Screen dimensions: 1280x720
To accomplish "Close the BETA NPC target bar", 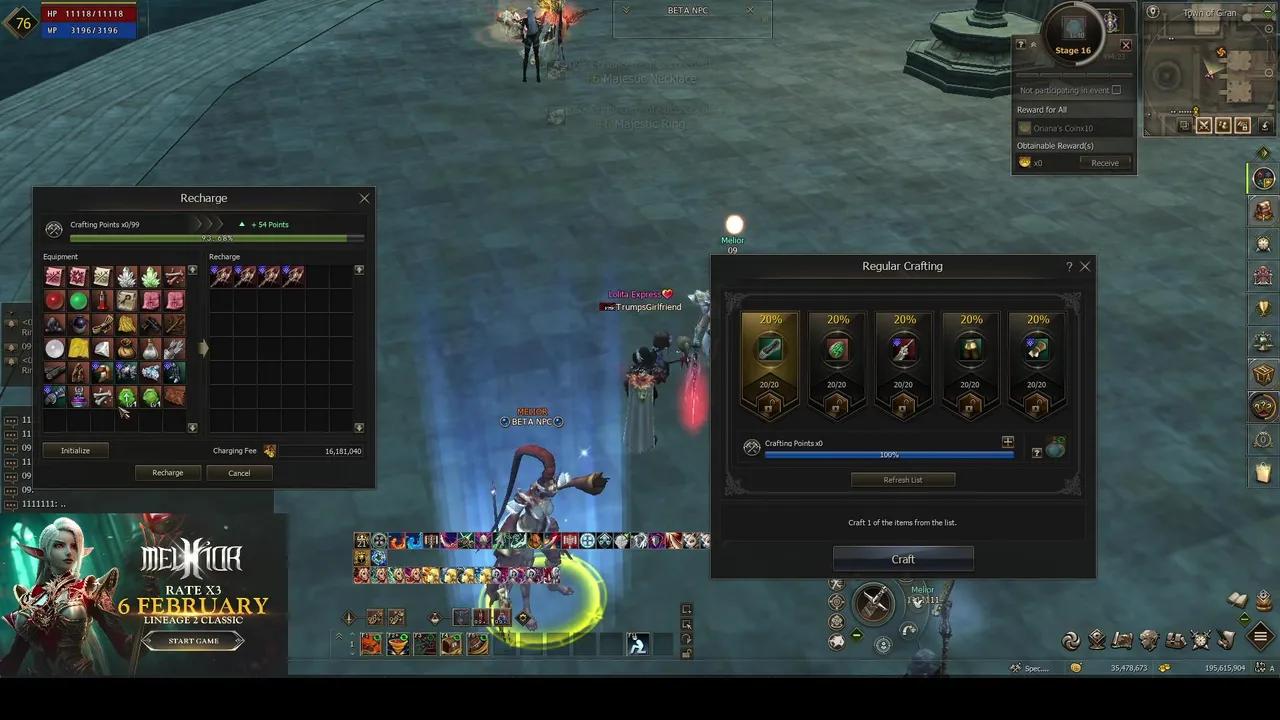I will (x=750, y=11).
